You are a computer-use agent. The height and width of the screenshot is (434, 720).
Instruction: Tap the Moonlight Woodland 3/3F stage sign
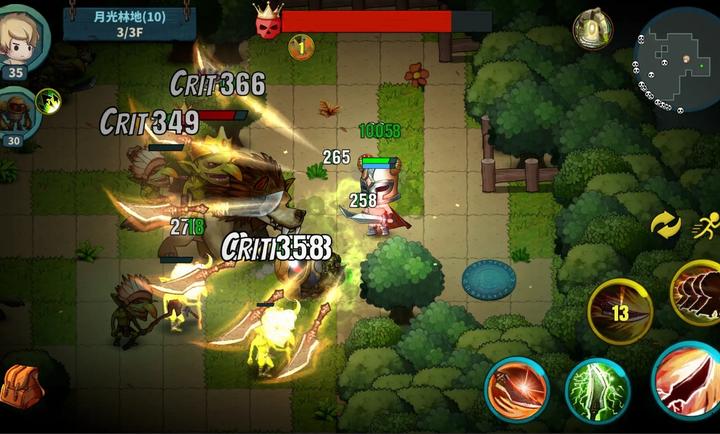tap(129, 23)
